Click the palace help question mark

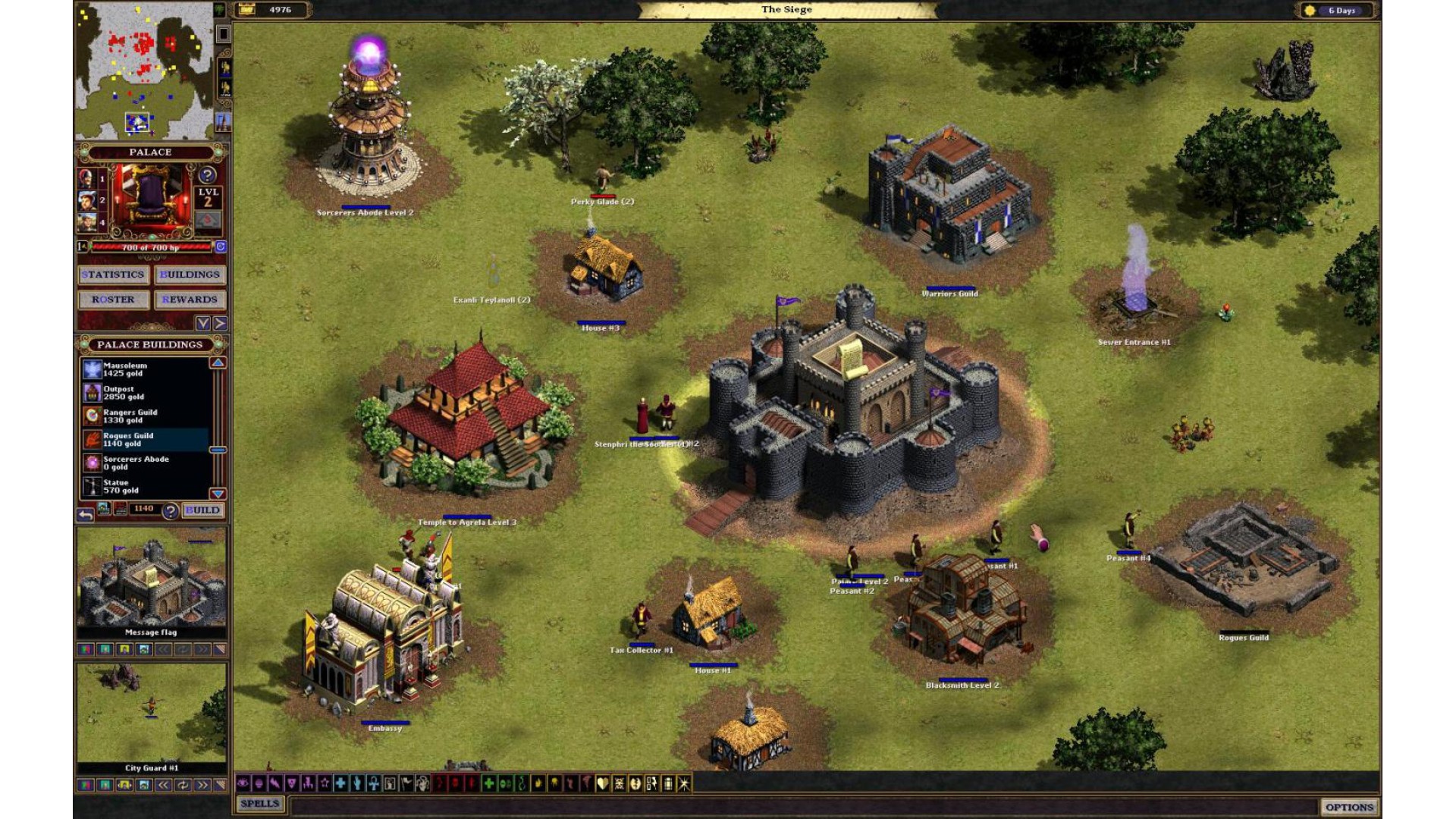207,175
